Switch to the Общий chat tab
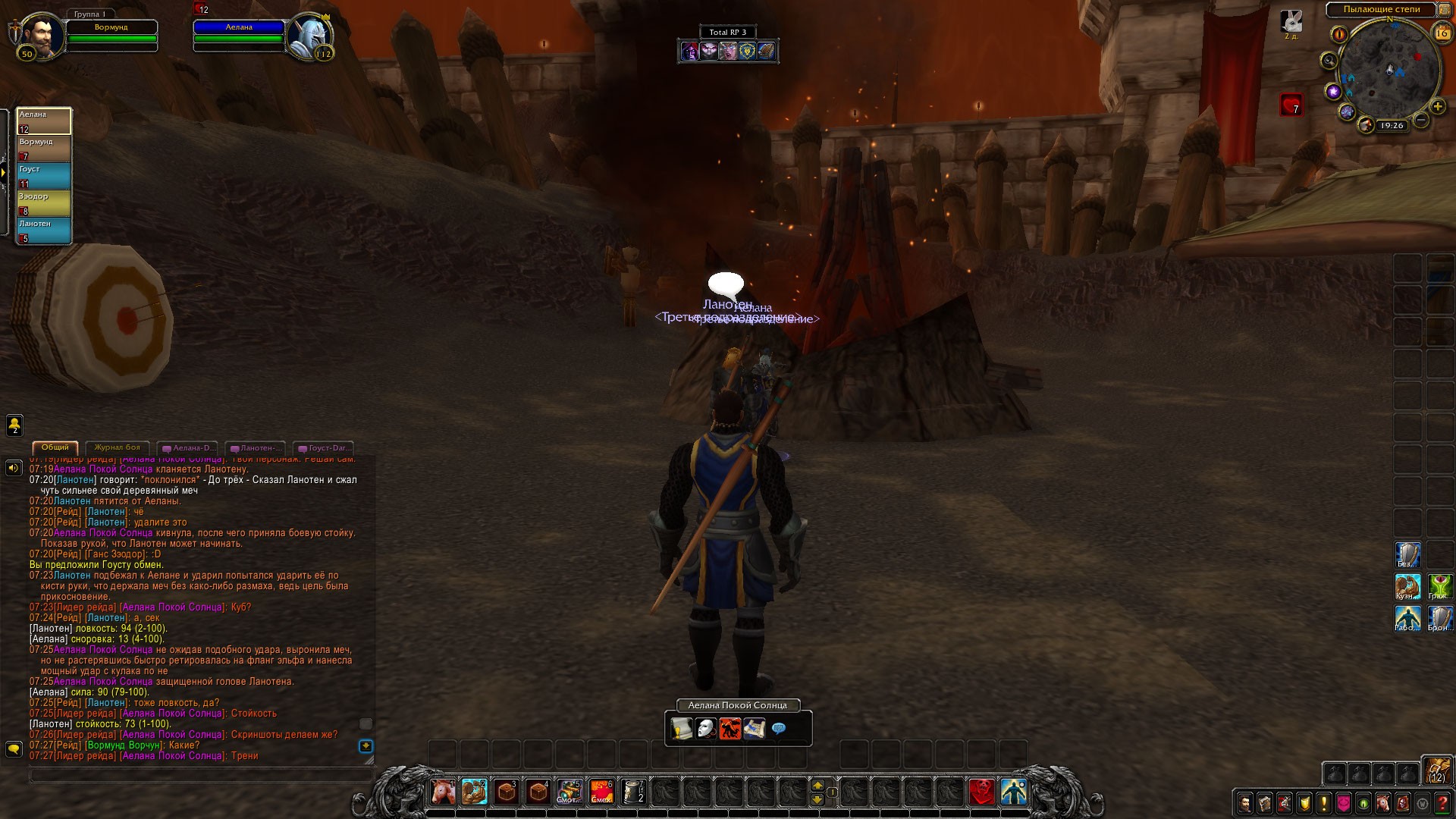This screenshot has width=1456, height=819. coord(55,447)
